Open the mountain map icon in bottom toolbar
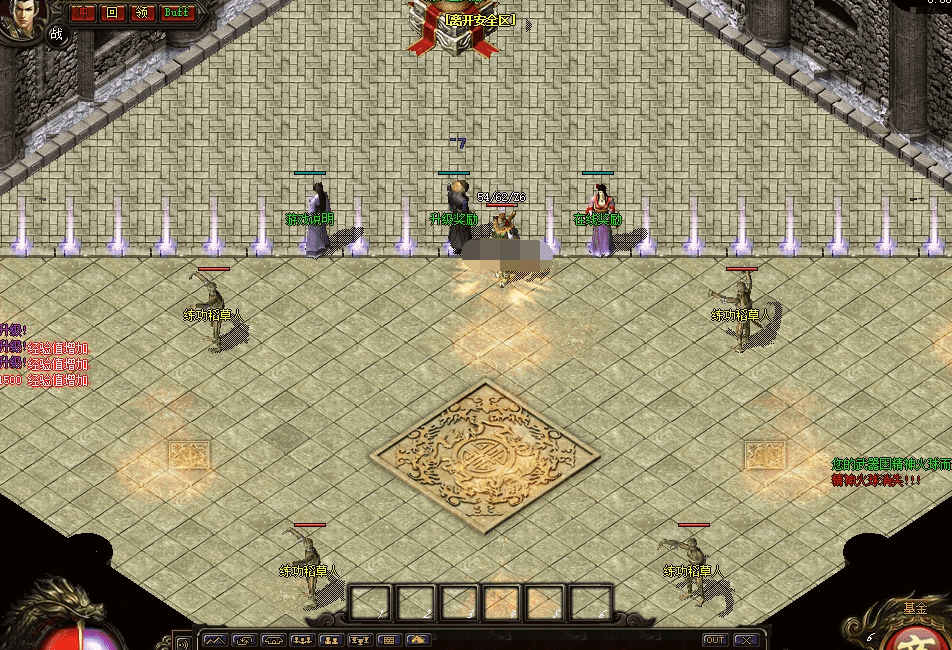 (214, 640)
